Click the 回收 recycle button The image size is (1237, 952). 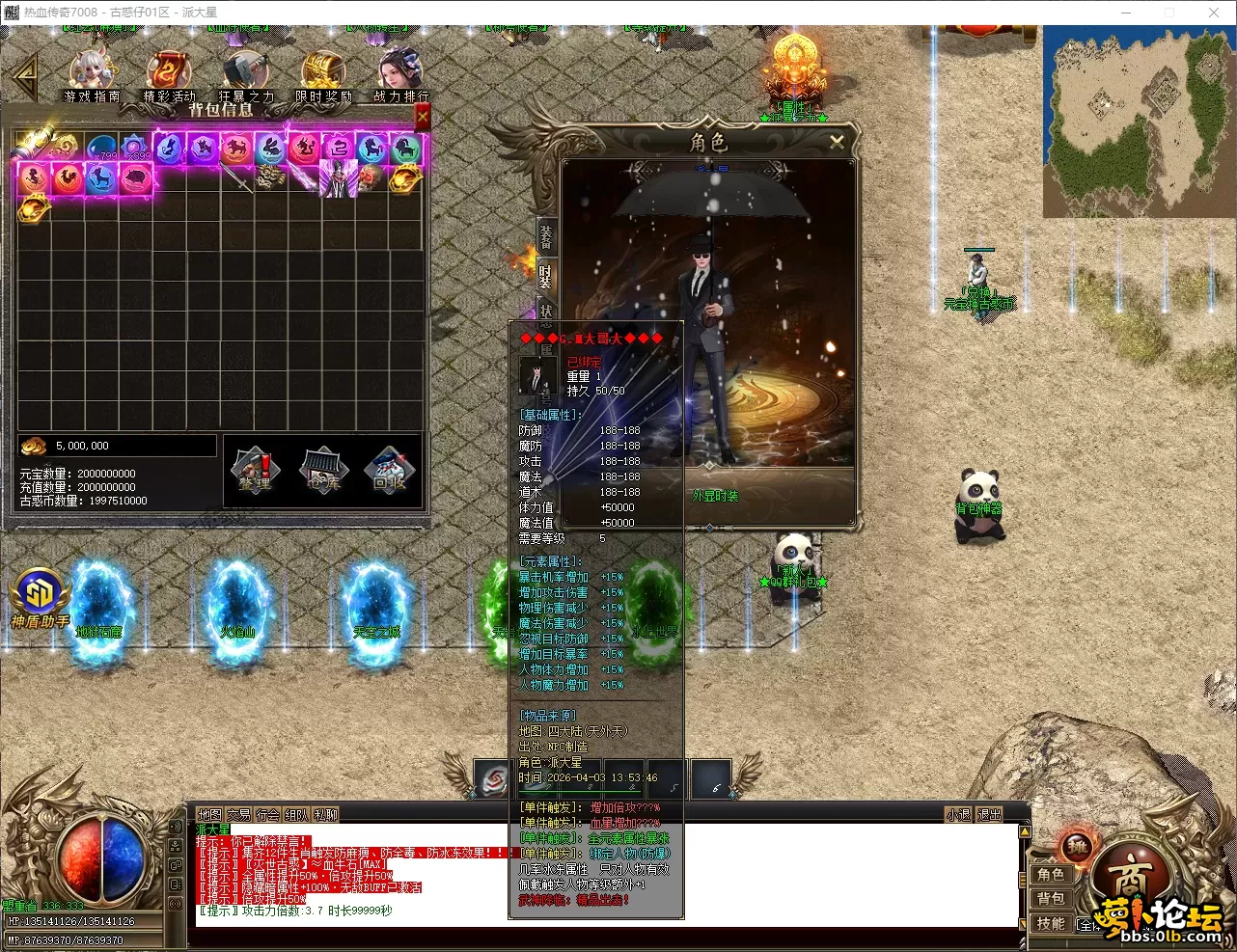[x=390, y=471]
